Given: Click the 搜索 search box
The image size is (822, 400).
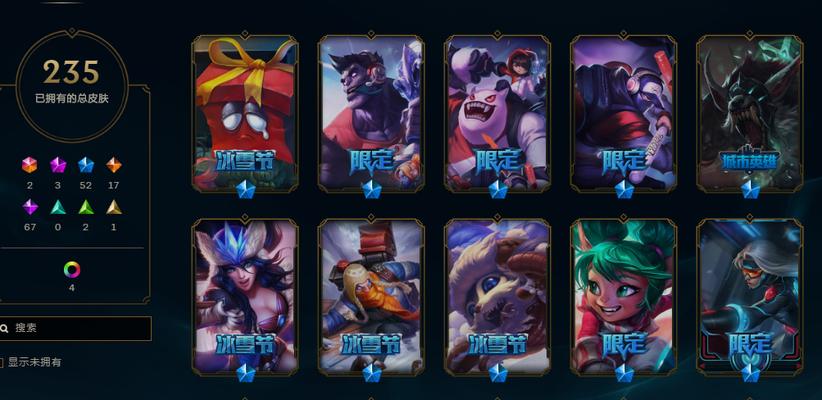Looking at the screenshot, I should [x=80, y=328].
